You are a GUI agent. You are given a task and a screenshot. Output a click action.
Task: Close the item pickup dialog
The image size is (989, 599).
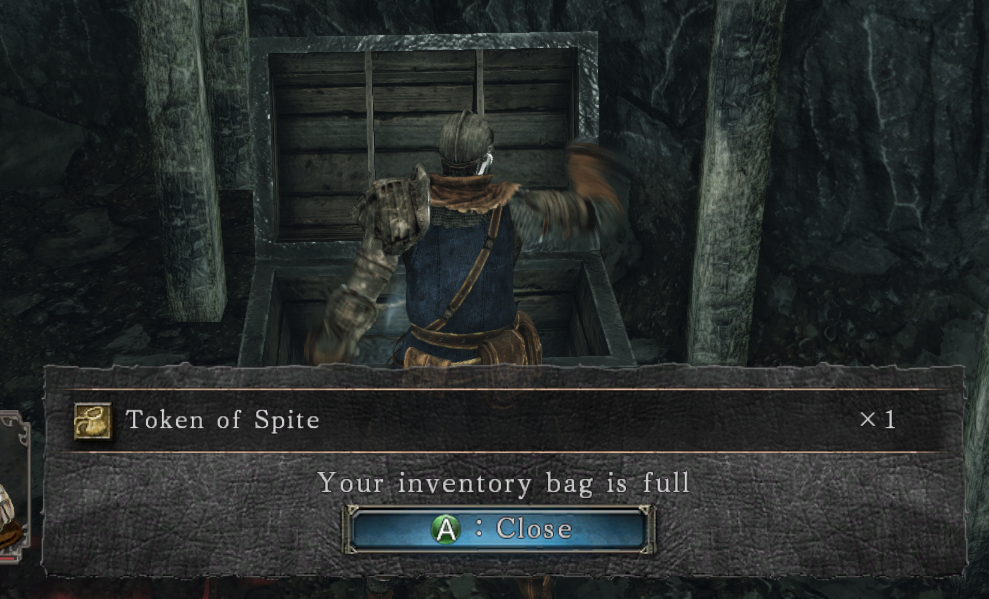(499, 529)
